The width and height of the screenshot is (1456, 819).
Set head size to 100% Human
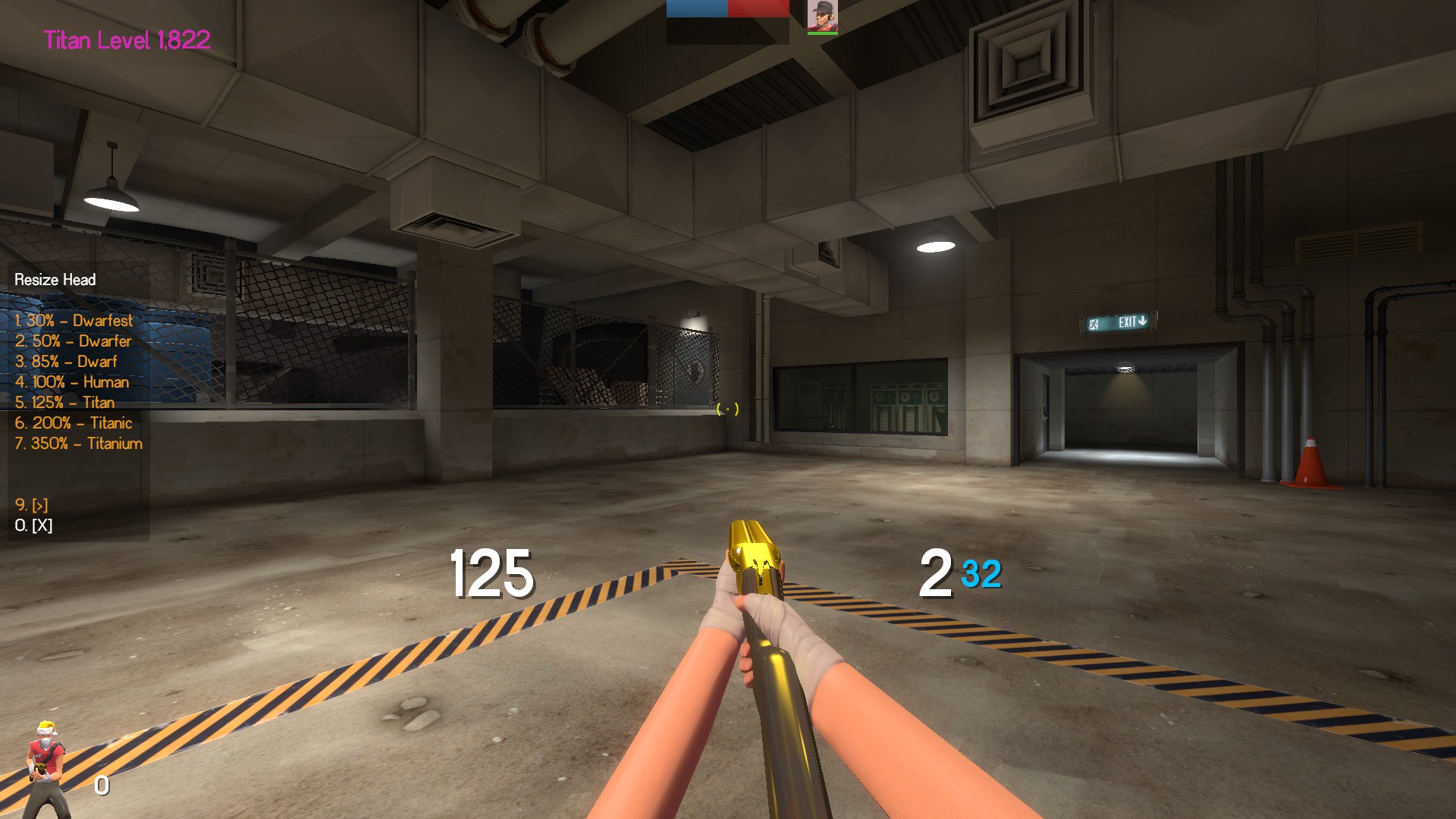(72, 382)
